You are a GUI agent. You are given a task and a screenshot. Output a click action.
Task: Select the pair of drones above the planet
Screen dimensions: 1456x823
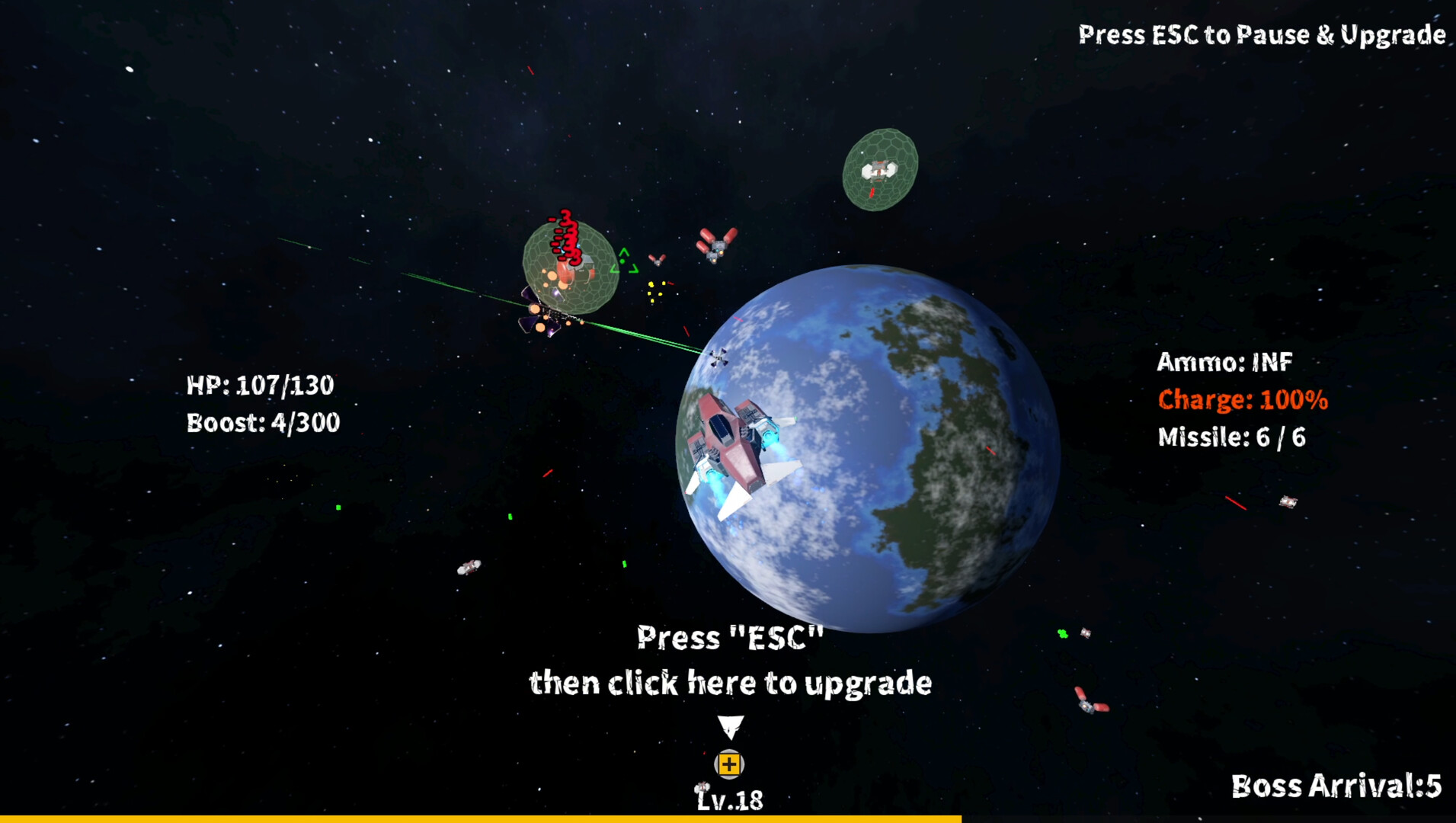point(715,245)
